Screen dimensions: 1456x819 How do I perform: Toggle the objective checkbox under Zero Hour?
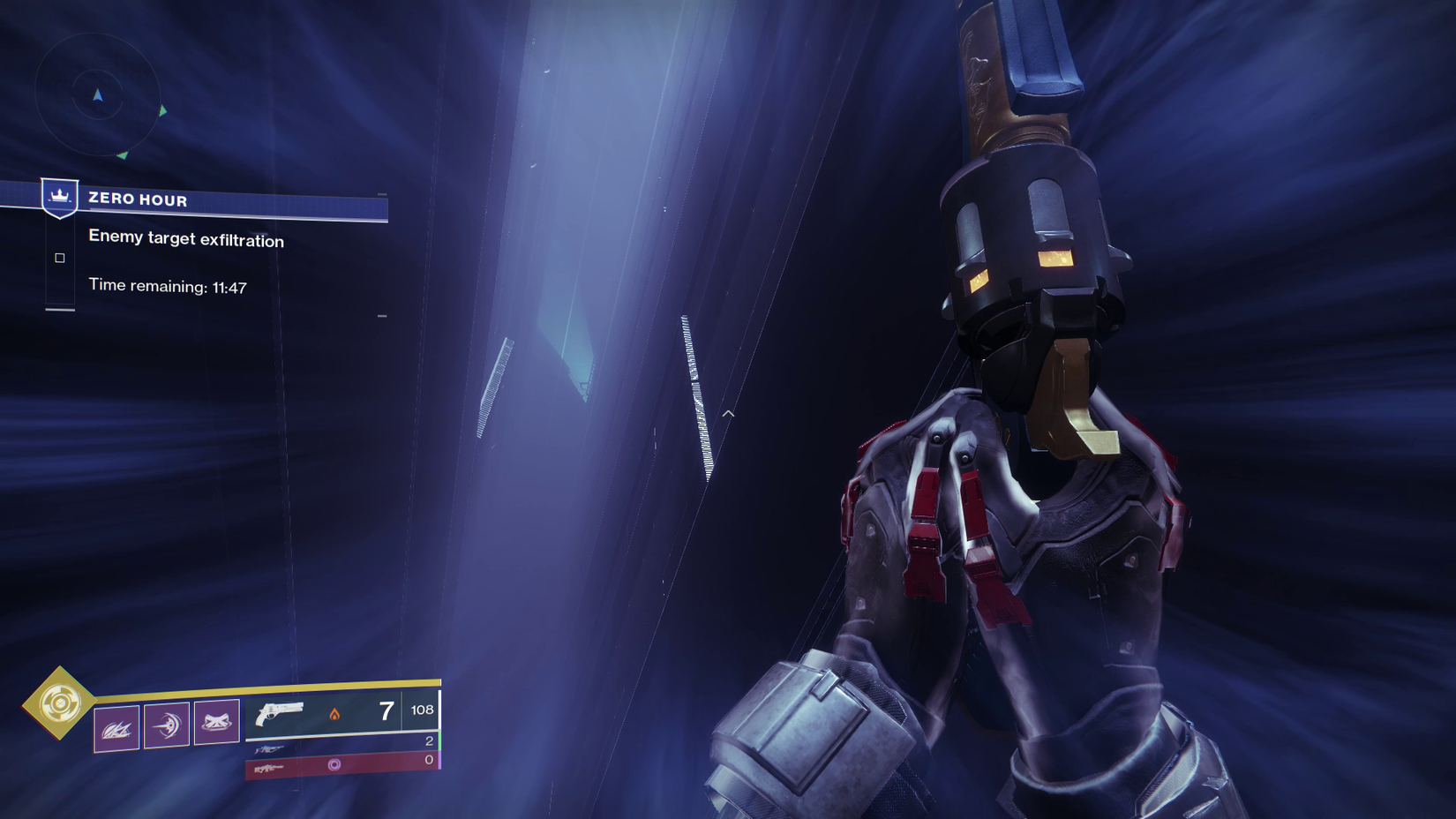59,257
